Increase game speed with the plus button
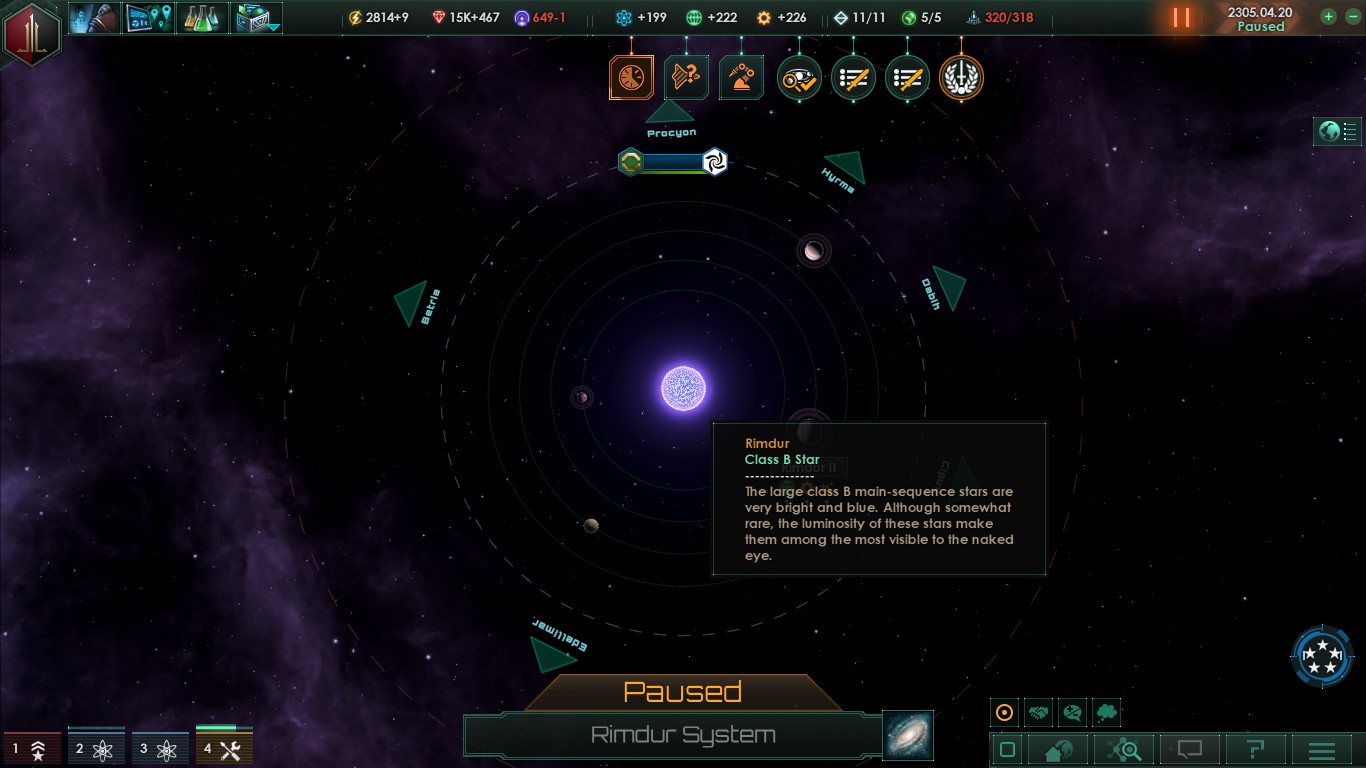 point(1328,17)
